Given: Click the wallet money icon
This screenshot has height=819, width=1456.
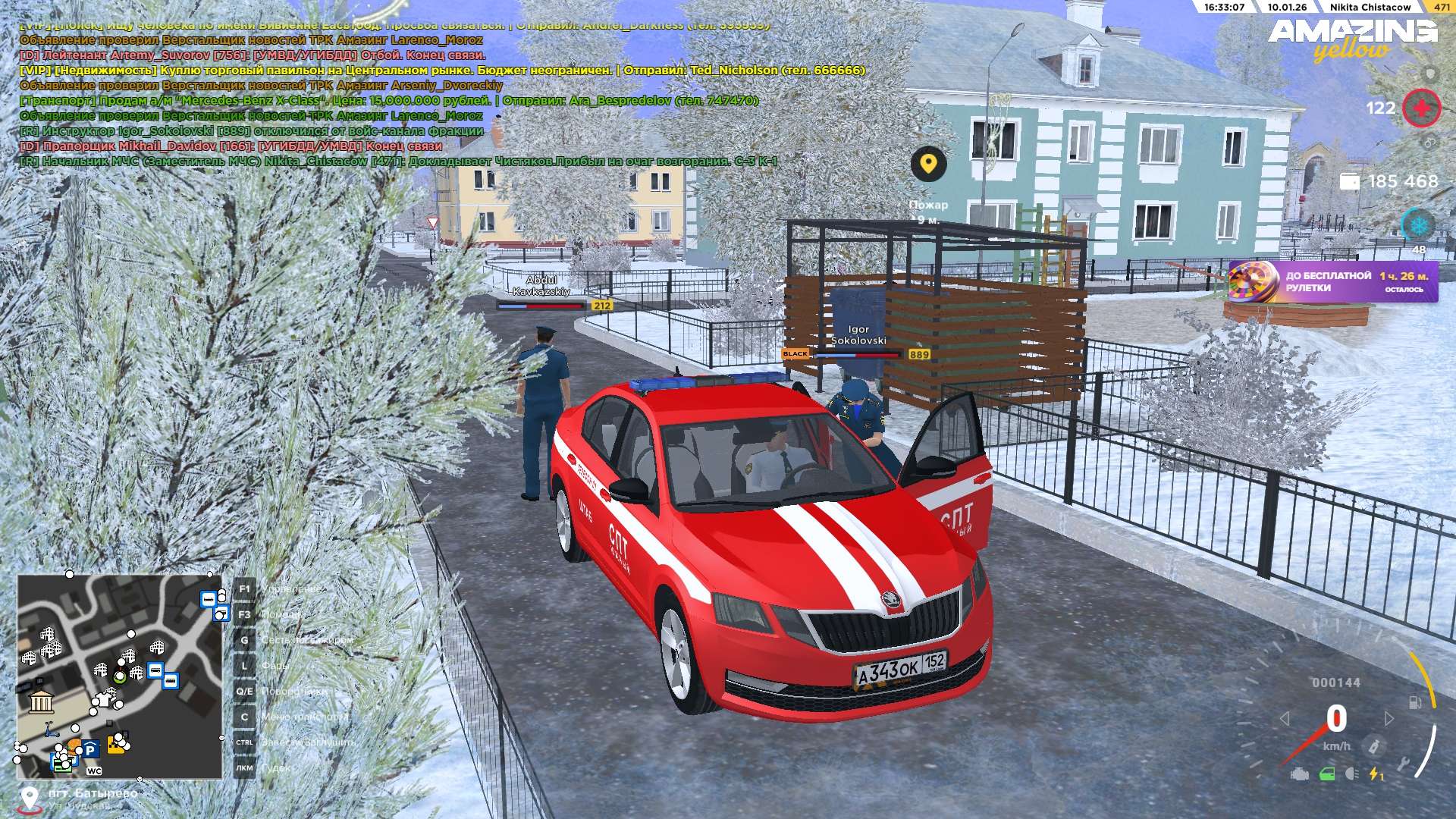Looking at the screenshot, I should pos(1350,181).
